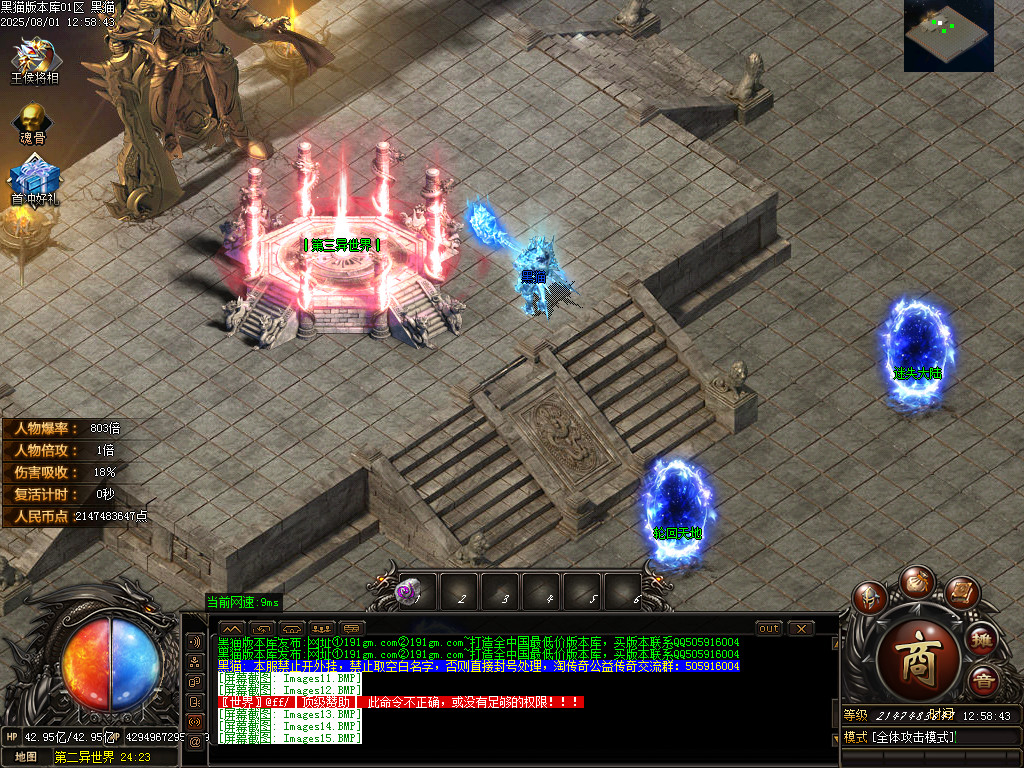This screenshot has width=1024, height=768.
Task: Toggle the top chat channel speaker icon
Action: pyautogui.click(x=195, y=641)
